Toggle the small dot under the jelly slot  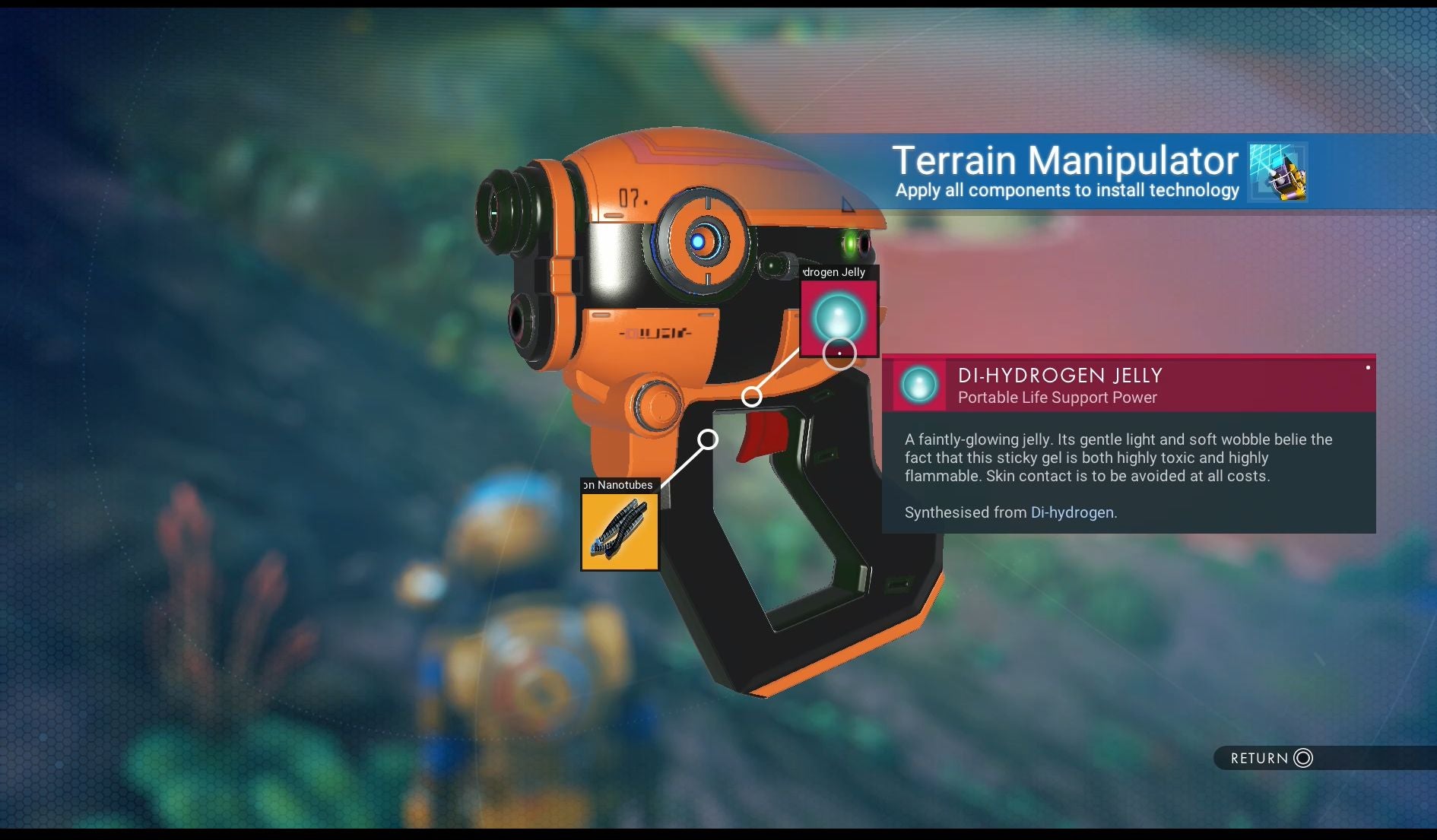tap(840, 352)
